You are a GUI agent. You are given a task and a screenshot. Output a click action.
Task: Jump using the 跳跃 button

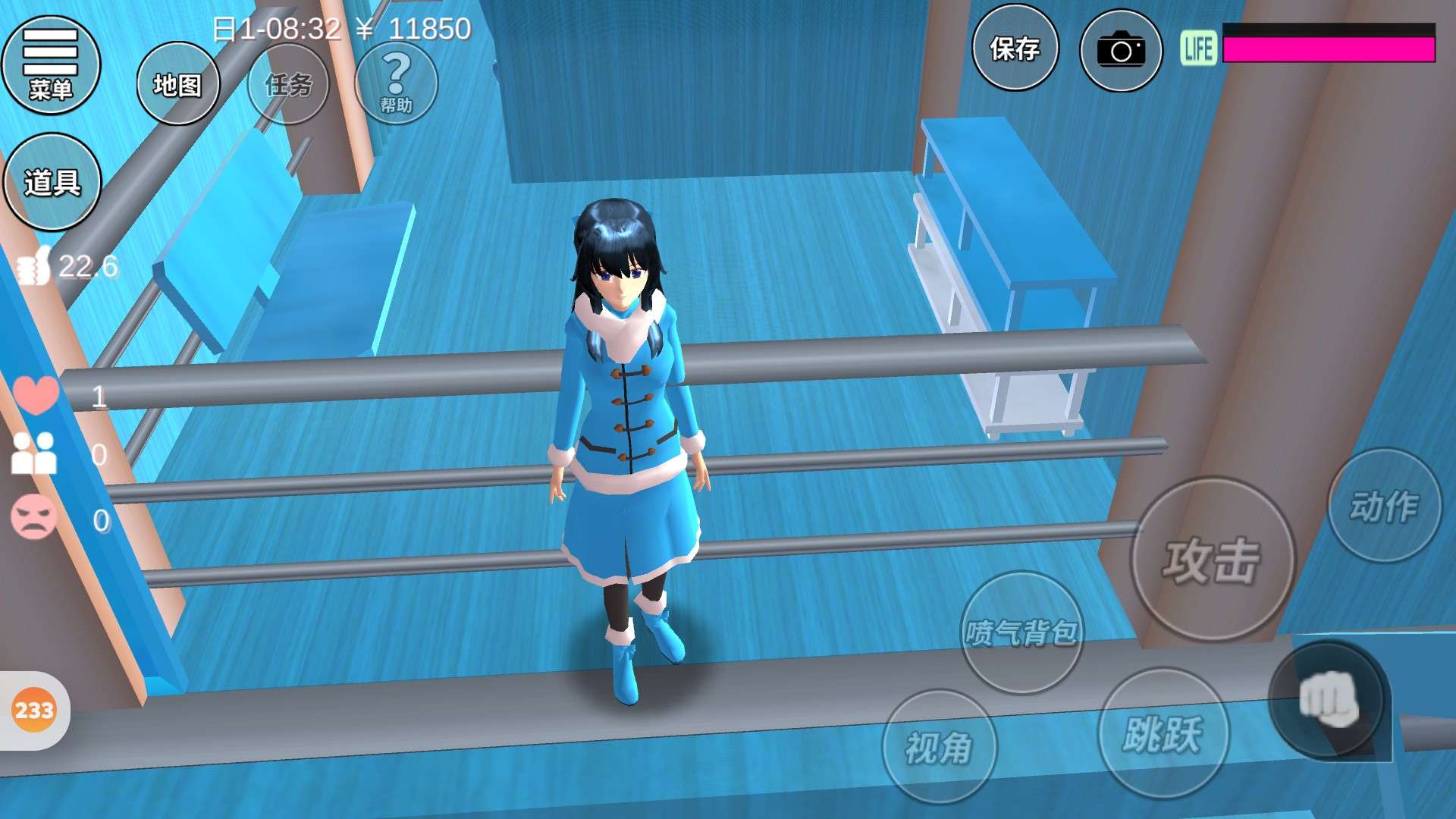click(x=1163, y=733)
